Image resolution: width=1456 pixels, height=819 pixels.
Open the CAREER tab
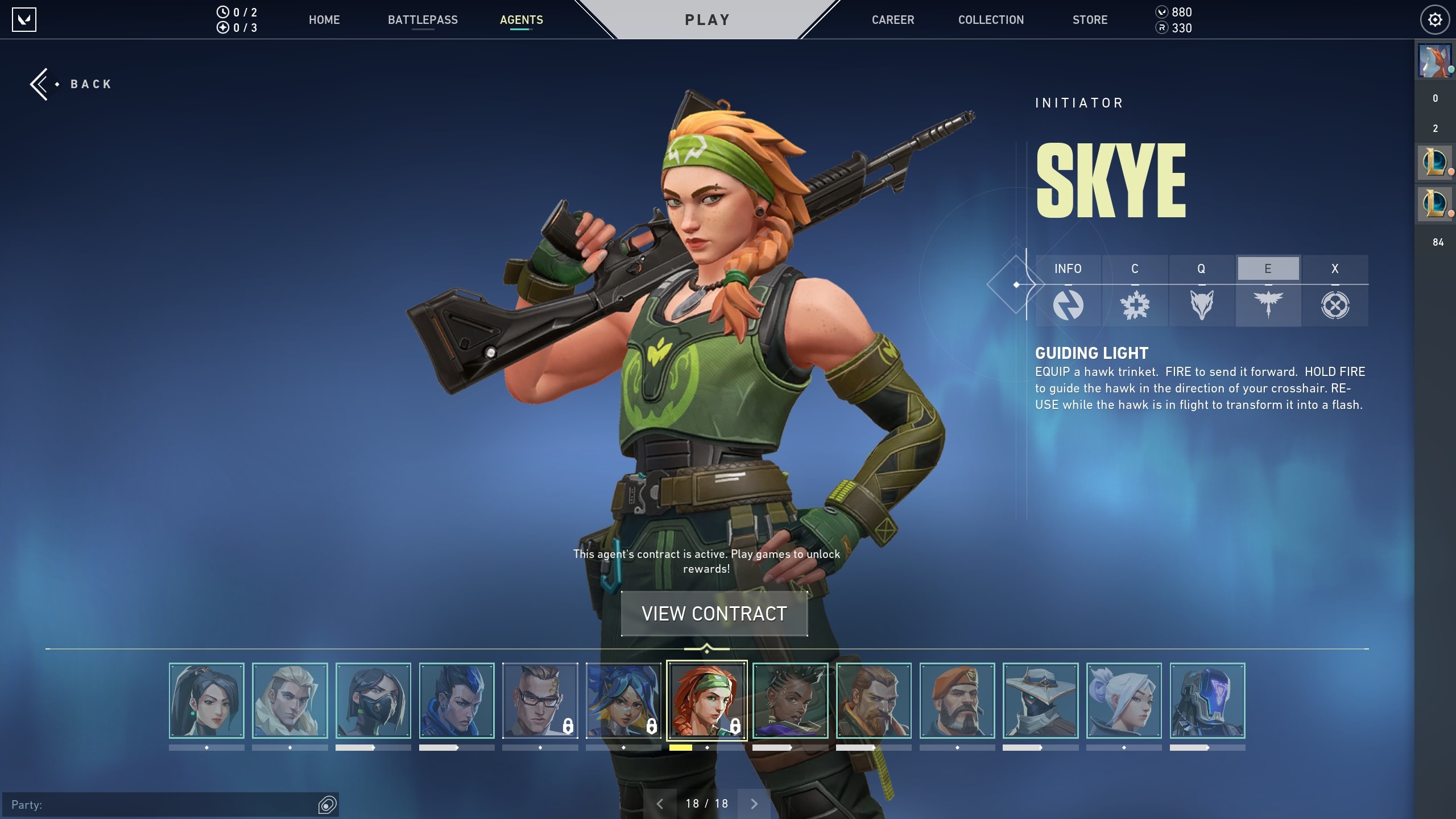point(893,20)
